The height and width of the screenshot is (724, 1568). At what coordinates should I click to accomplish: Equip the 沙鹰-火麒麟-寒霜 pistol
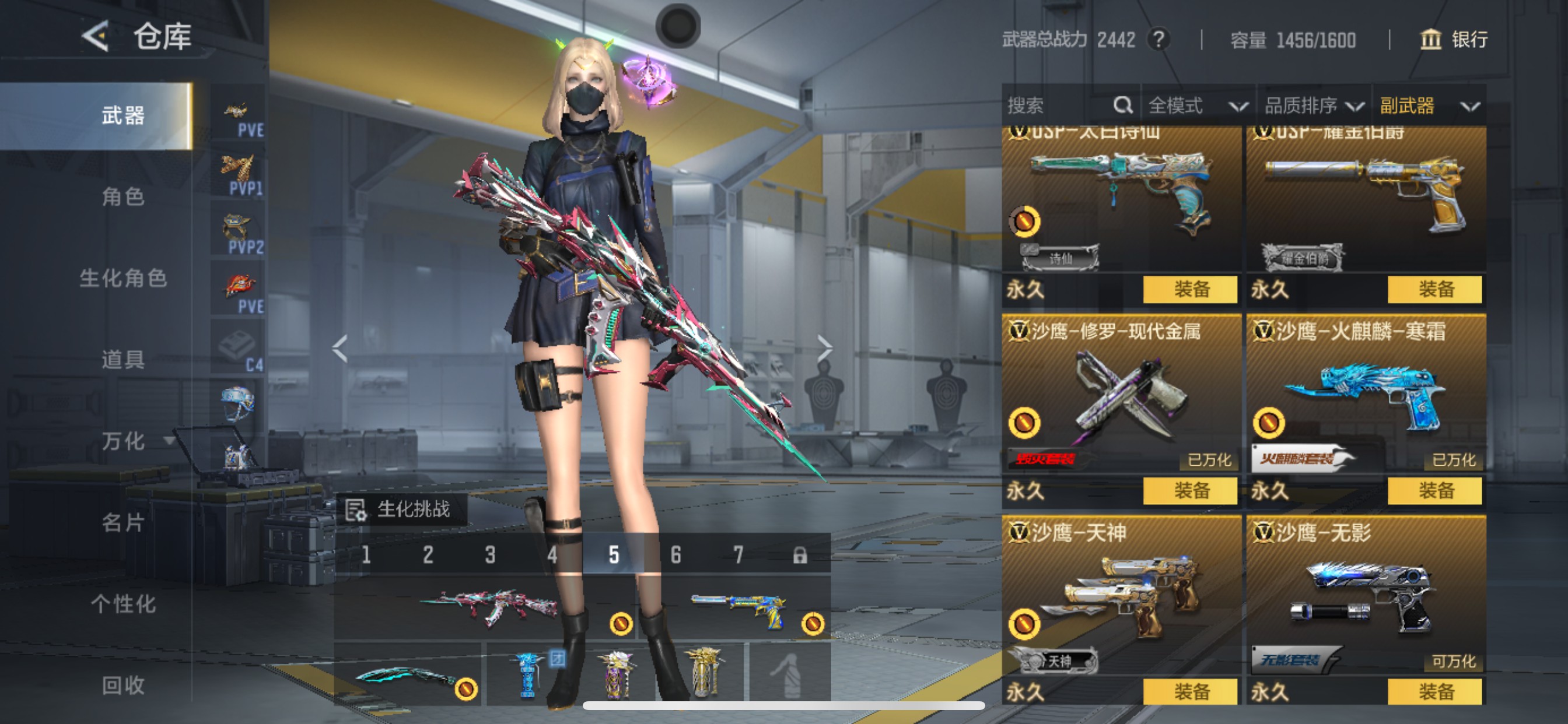click(1434, 490)
